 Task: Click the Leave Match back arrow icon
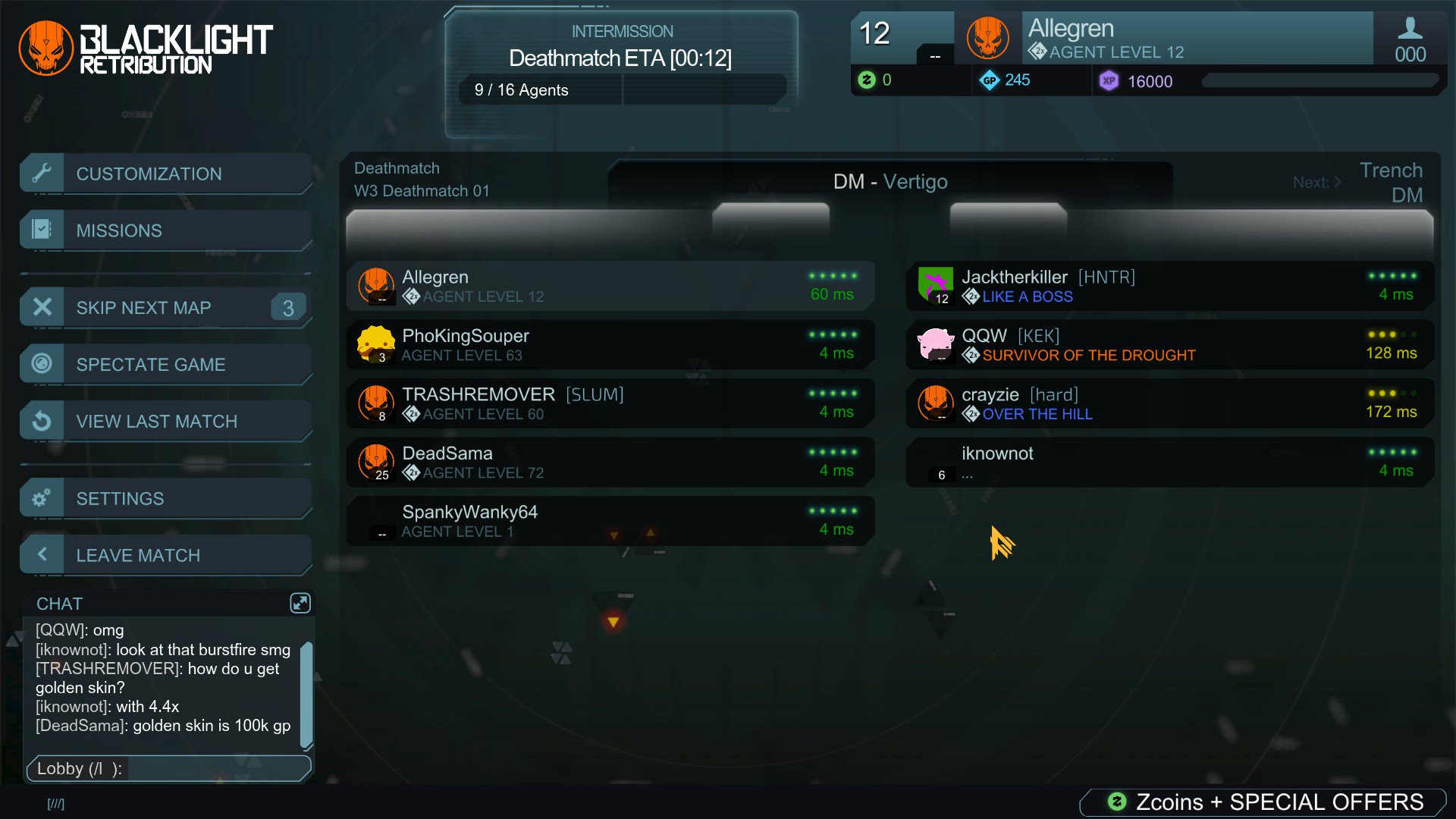42,554
